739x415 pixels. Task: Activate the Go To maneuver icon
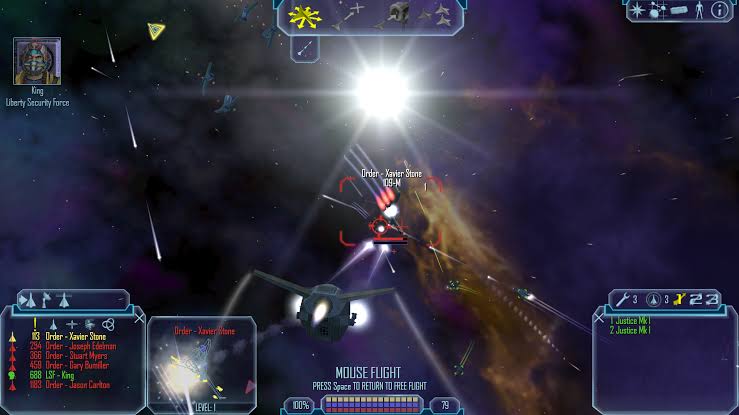click(x=351, y=13)
